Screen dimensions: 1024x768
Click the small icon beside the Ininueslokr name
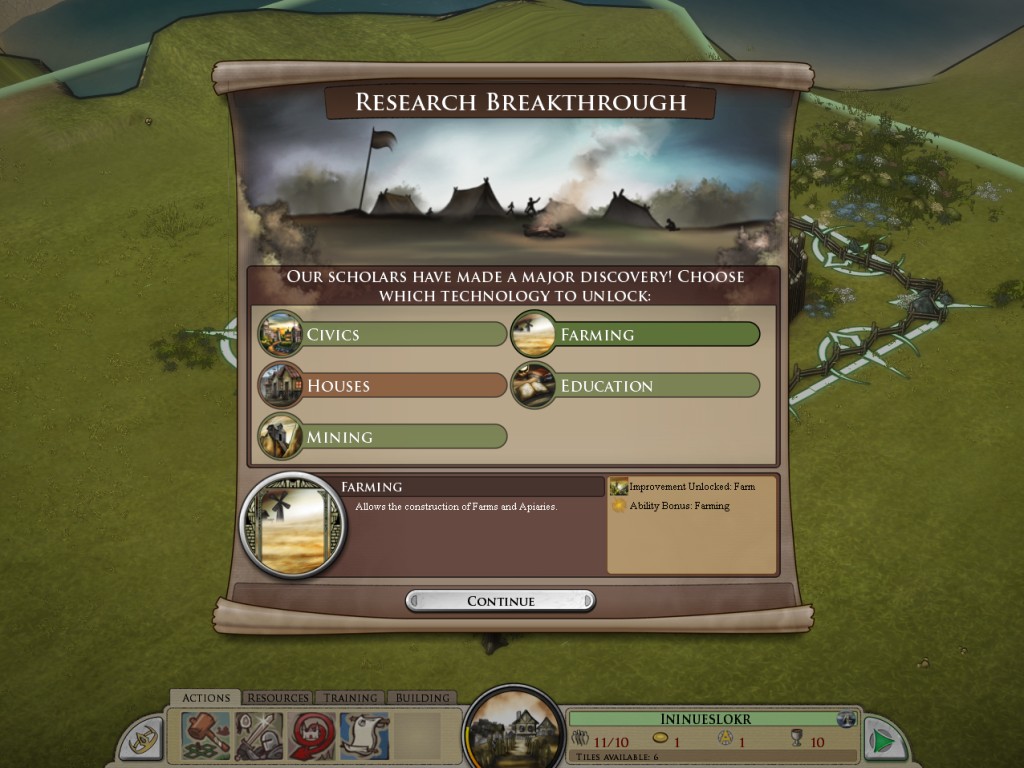tap(847, 719)
